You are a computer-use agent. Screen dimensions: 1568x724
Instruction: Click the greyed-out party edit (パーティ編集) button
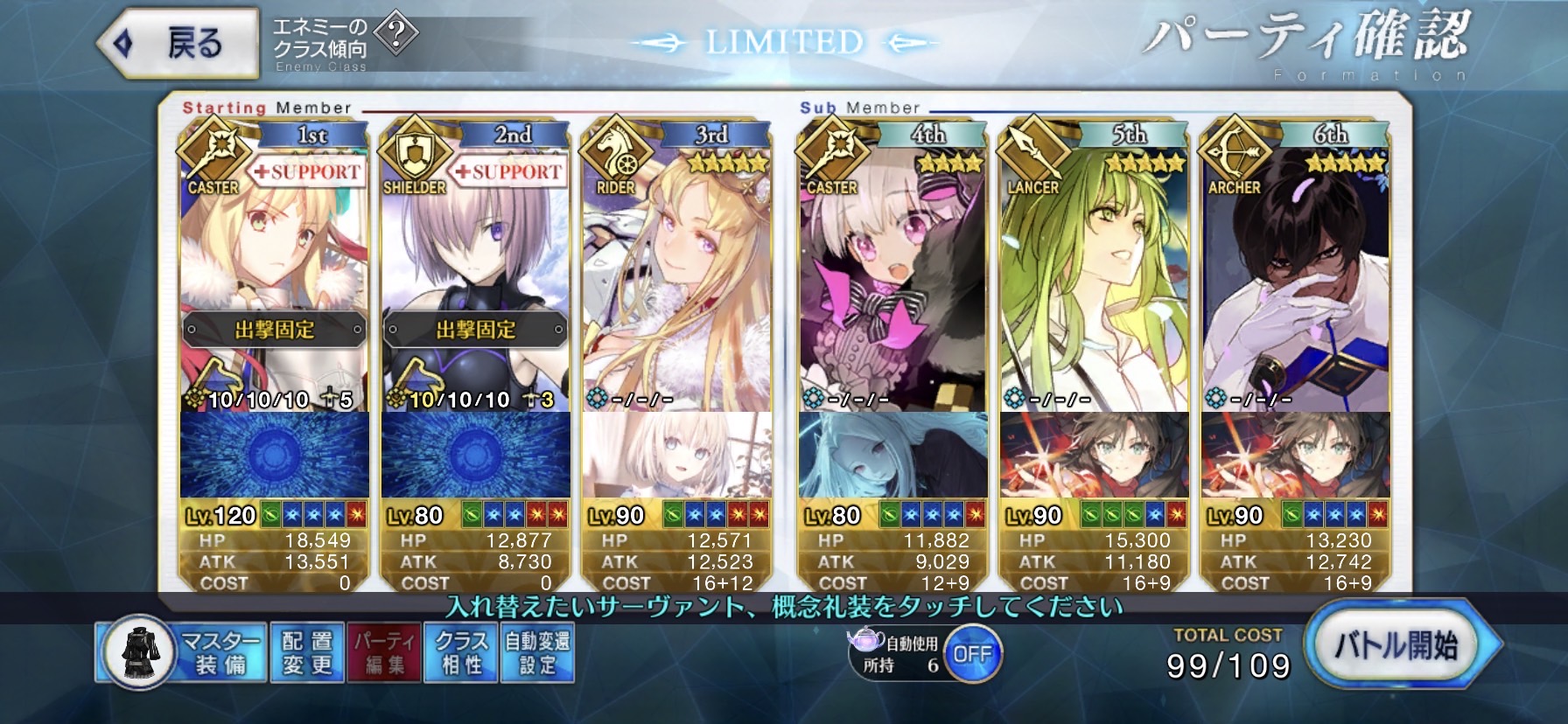(x=384, y=652)
